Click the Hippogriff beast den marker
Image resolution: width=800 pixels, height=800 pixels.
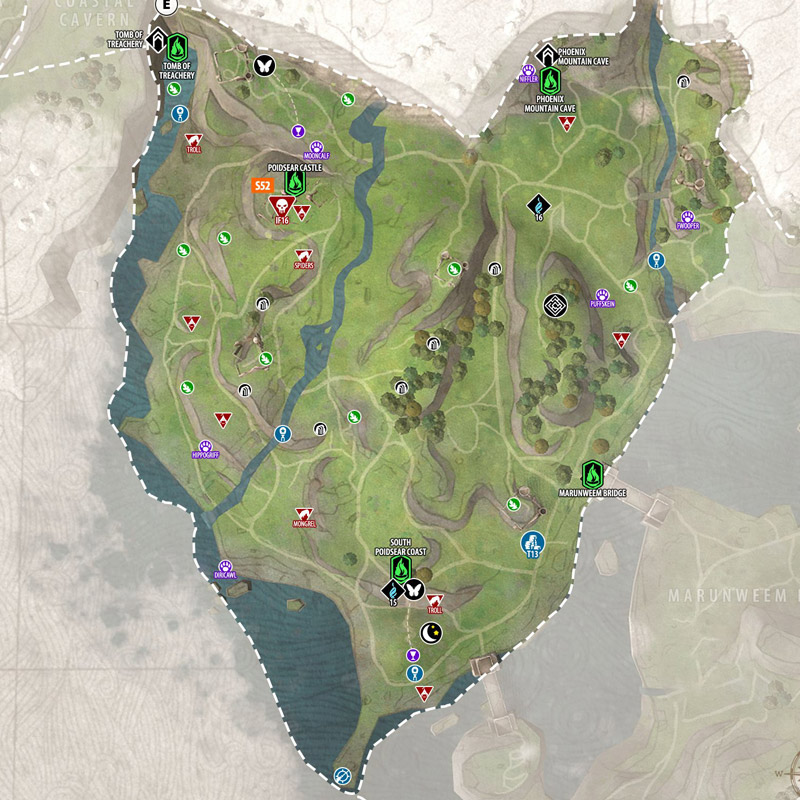(205, 445)
